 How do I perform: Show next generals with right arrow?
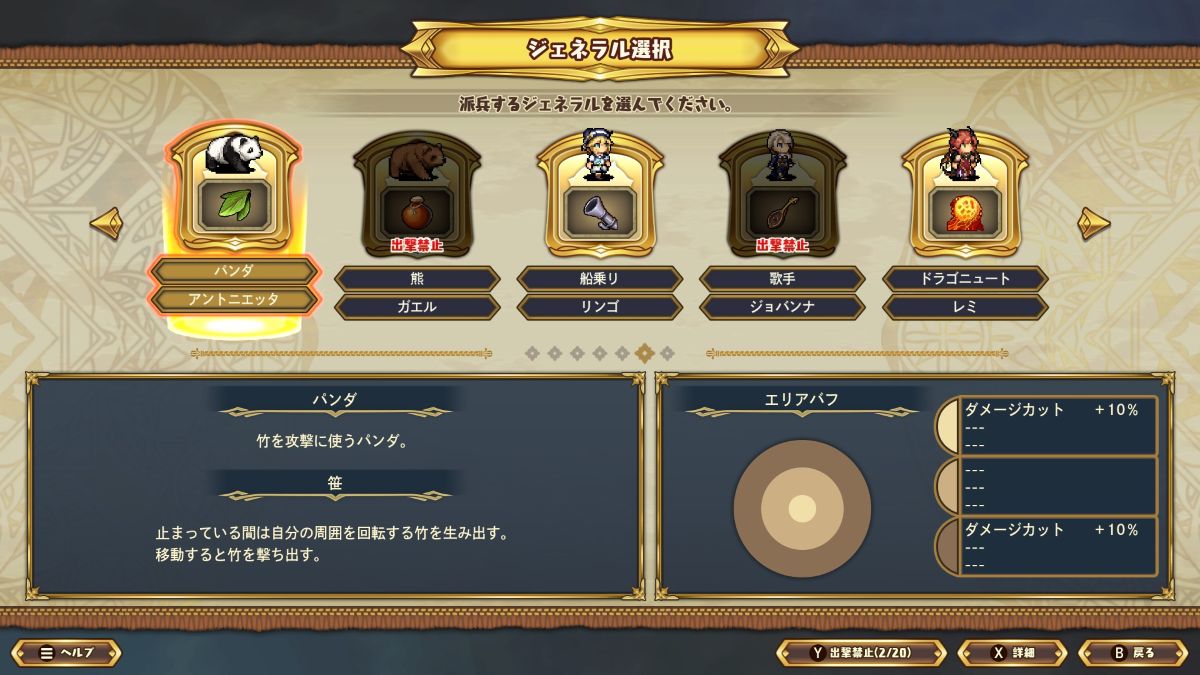1093,223
